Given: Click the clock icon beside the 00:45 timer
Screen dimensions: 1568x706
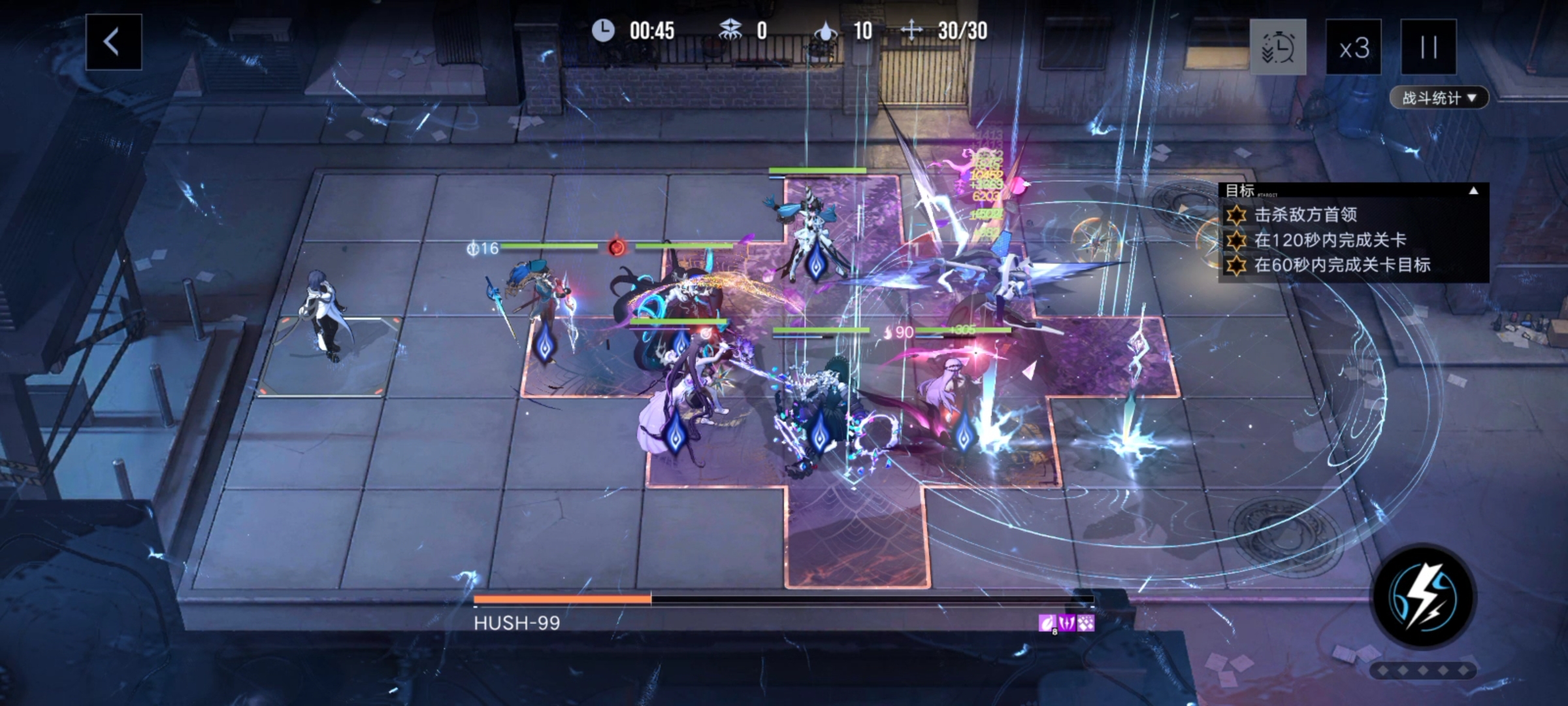Looking at the screenshot, I should tap(604, 30).
